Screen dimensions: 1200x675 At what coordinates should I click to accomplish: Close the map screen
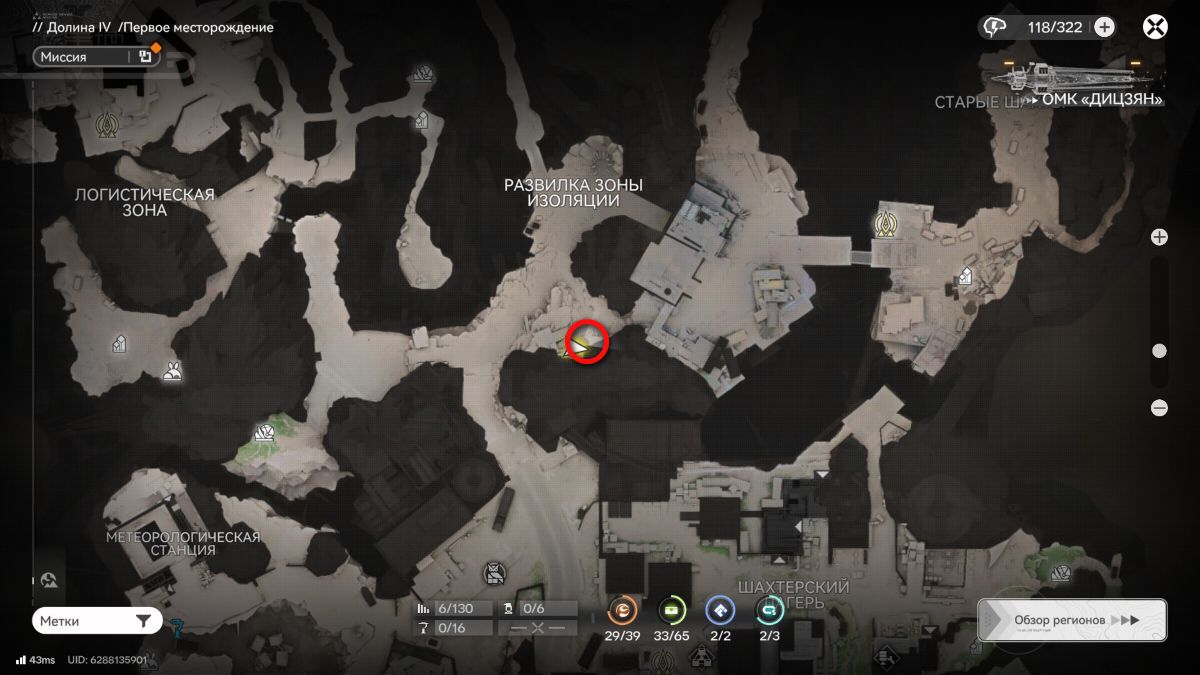coord(1155,27)
